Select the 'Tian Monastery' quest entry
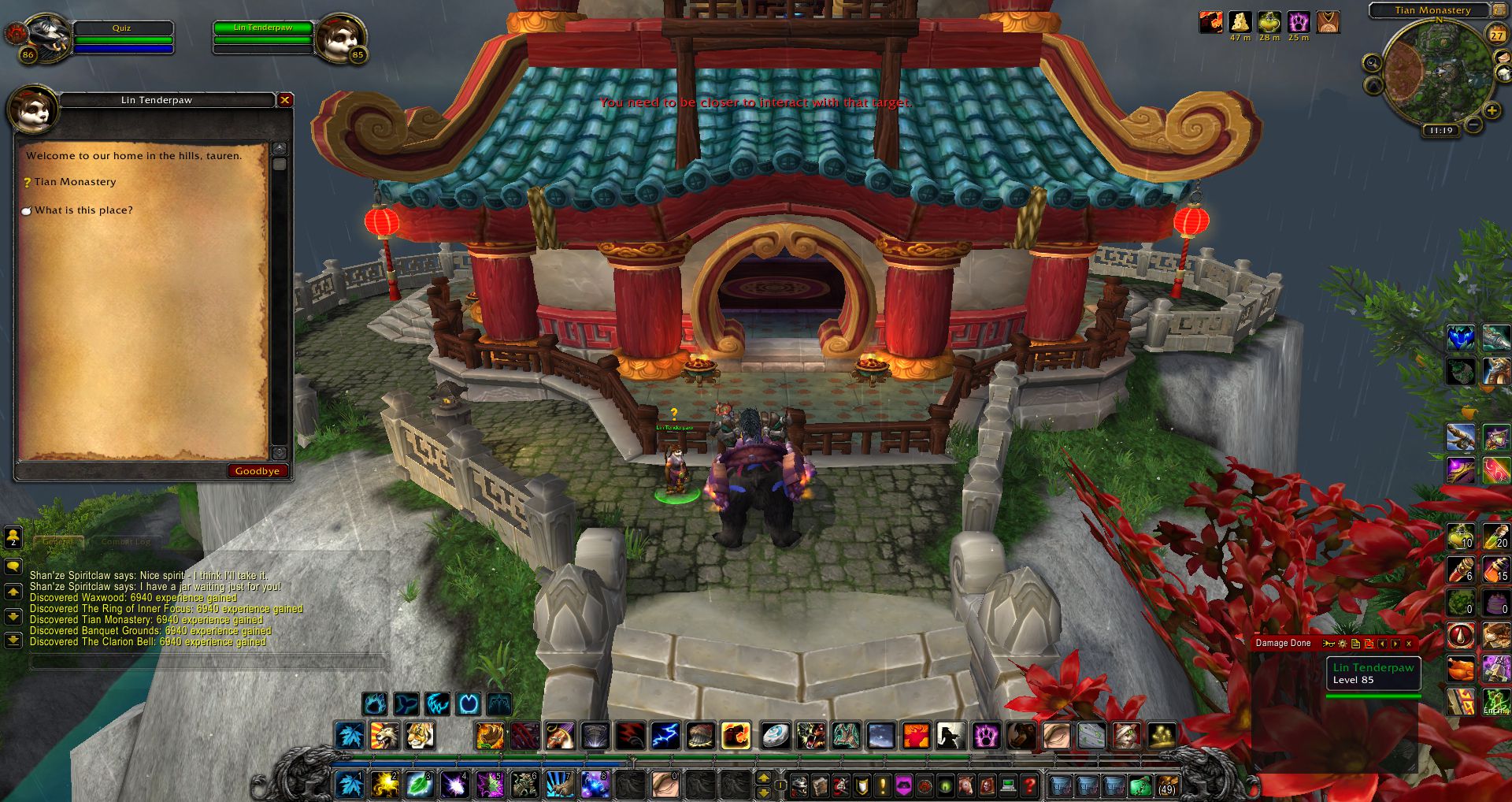Image resolution: width=1512 pixels, height=802 pixels. pos(75,182)
